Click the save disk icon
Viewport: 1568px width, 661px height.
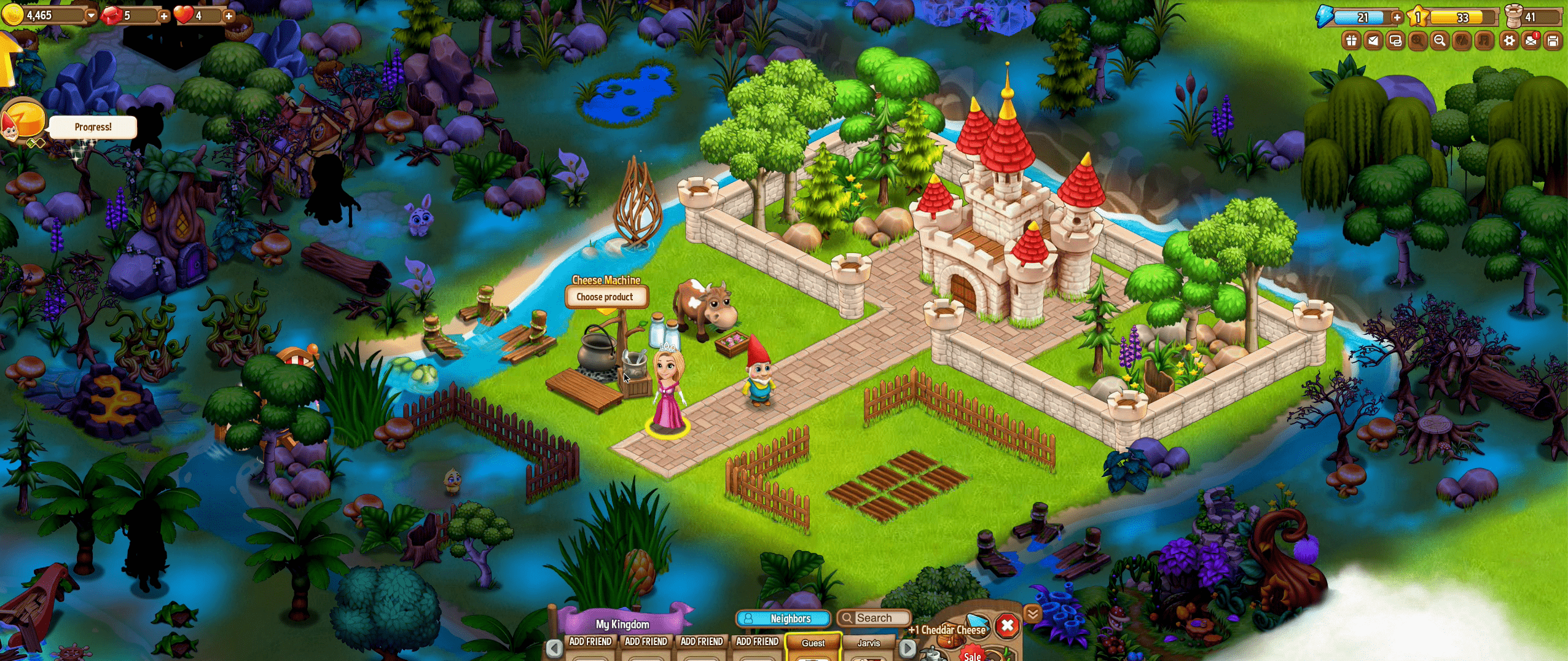click(x=1553, y=41)
